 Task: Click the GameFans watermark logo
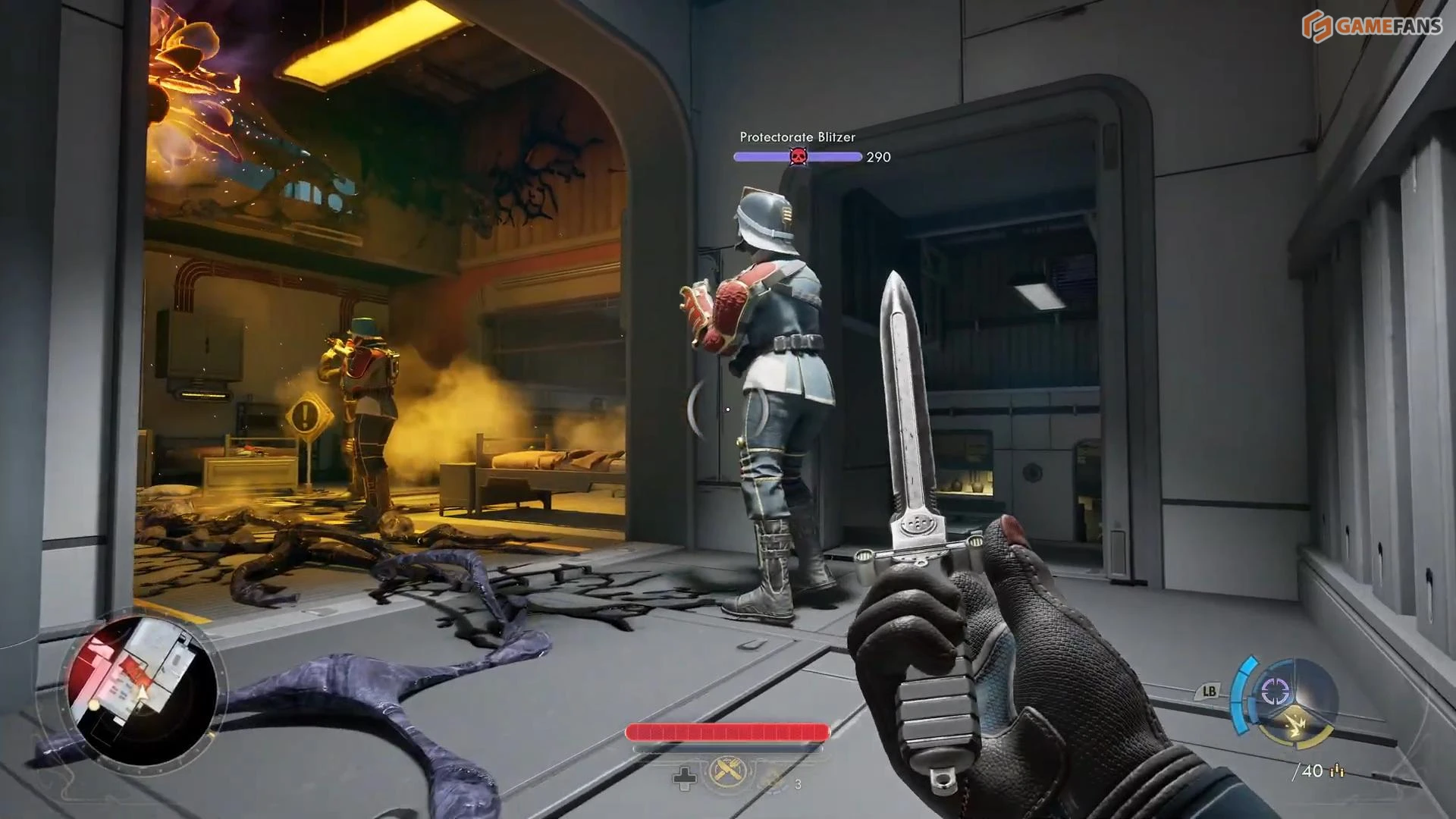1371,26
